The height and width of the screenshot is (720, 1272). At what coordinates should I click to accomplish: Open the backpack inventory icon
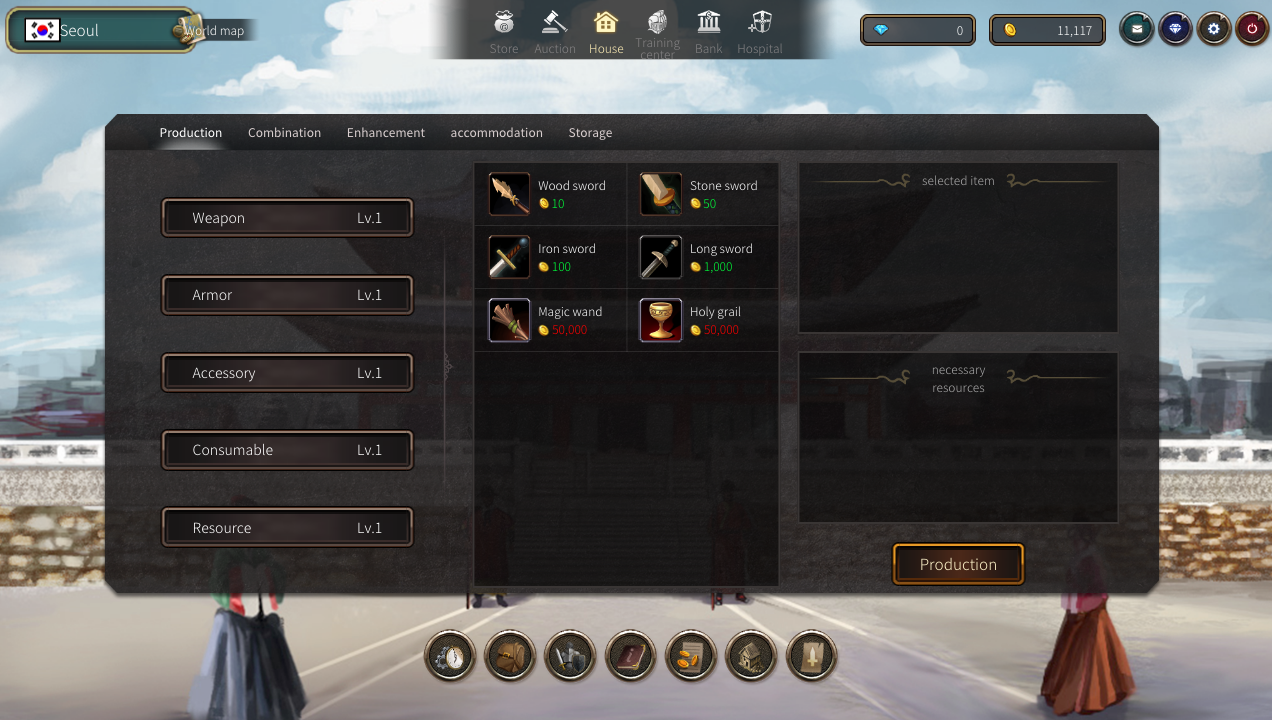click(509, 656)
